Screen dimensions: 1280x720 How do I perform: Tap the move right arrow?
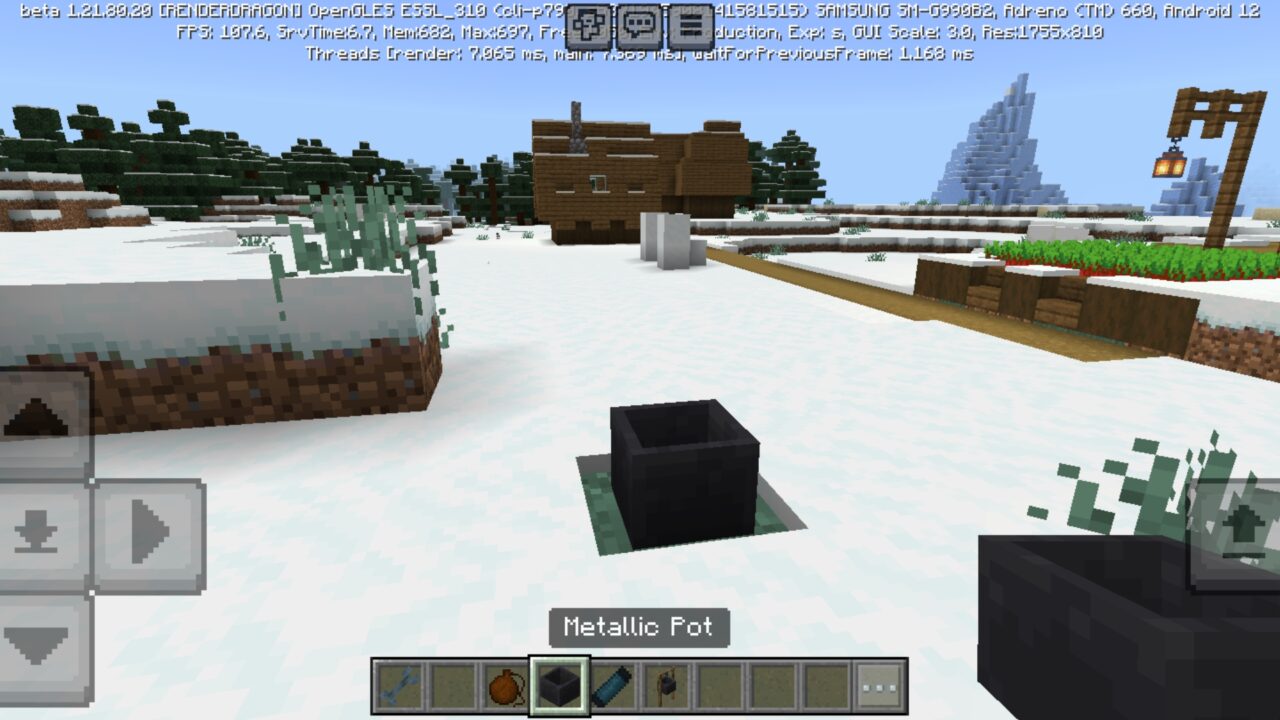(x=150, y=536)
